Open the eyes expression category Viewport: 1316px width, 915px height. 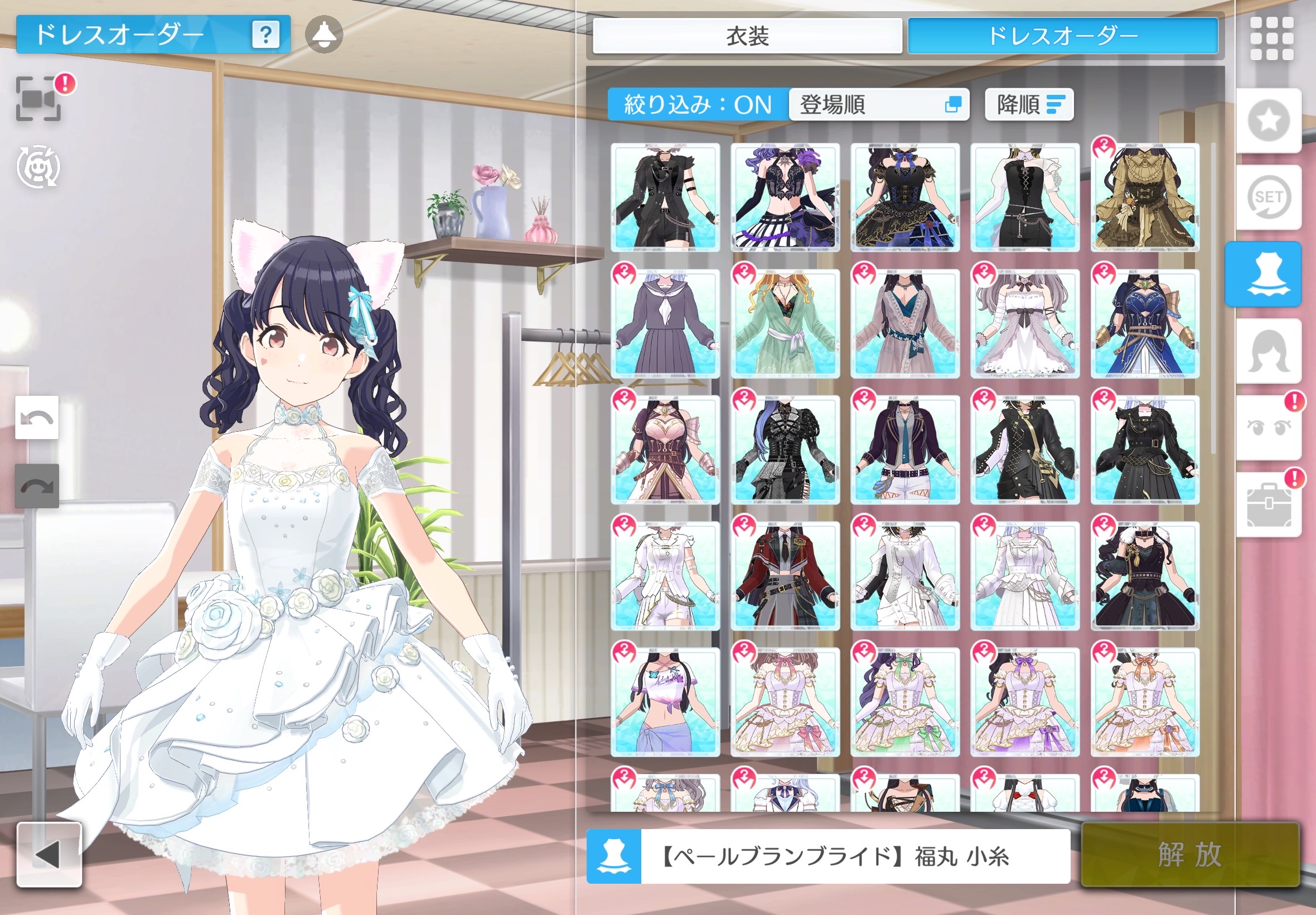(x=1269, y=428)
